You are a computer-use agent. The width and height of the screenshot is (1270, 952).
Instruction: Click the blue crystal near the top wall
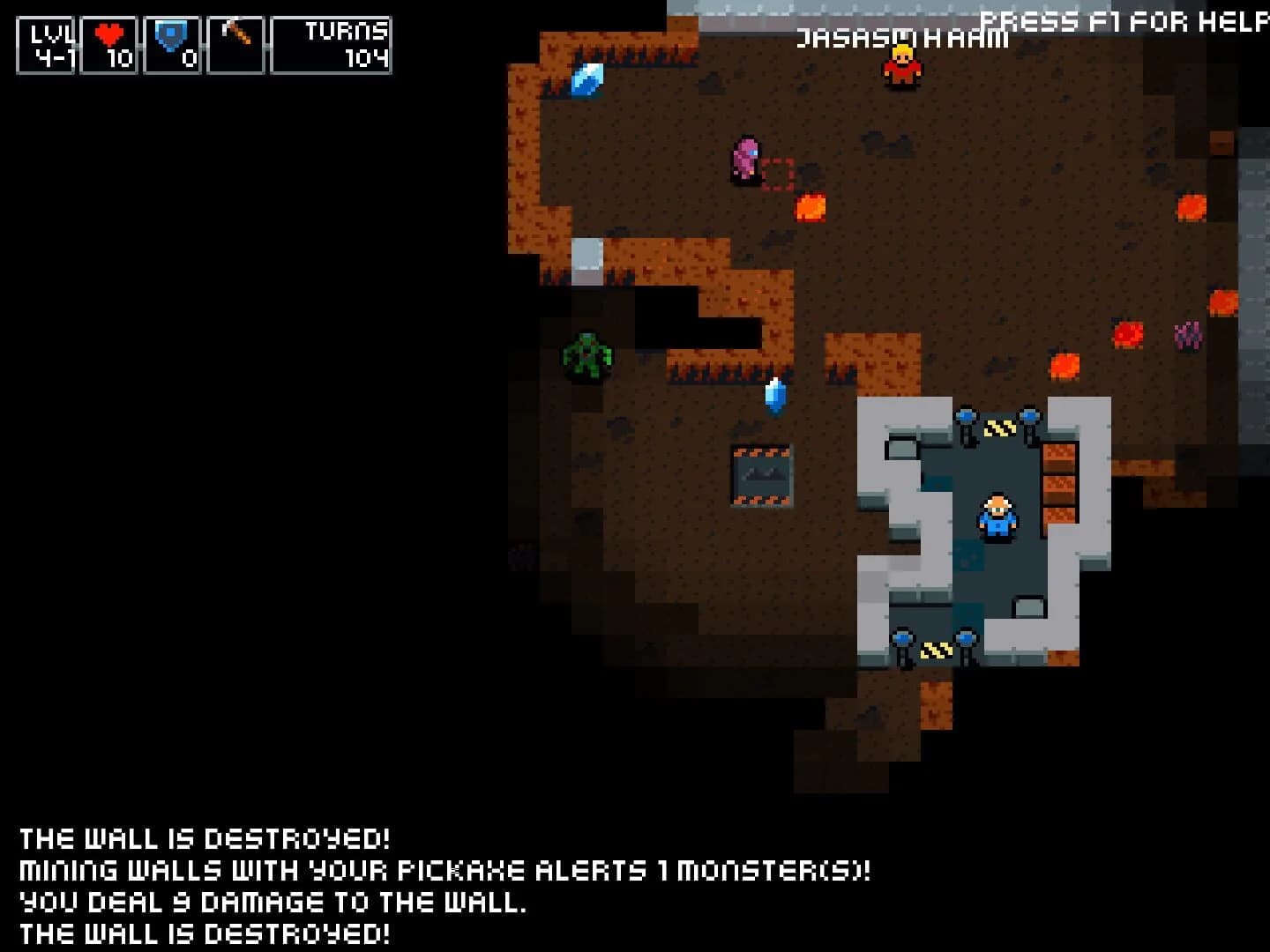(587, 81)
